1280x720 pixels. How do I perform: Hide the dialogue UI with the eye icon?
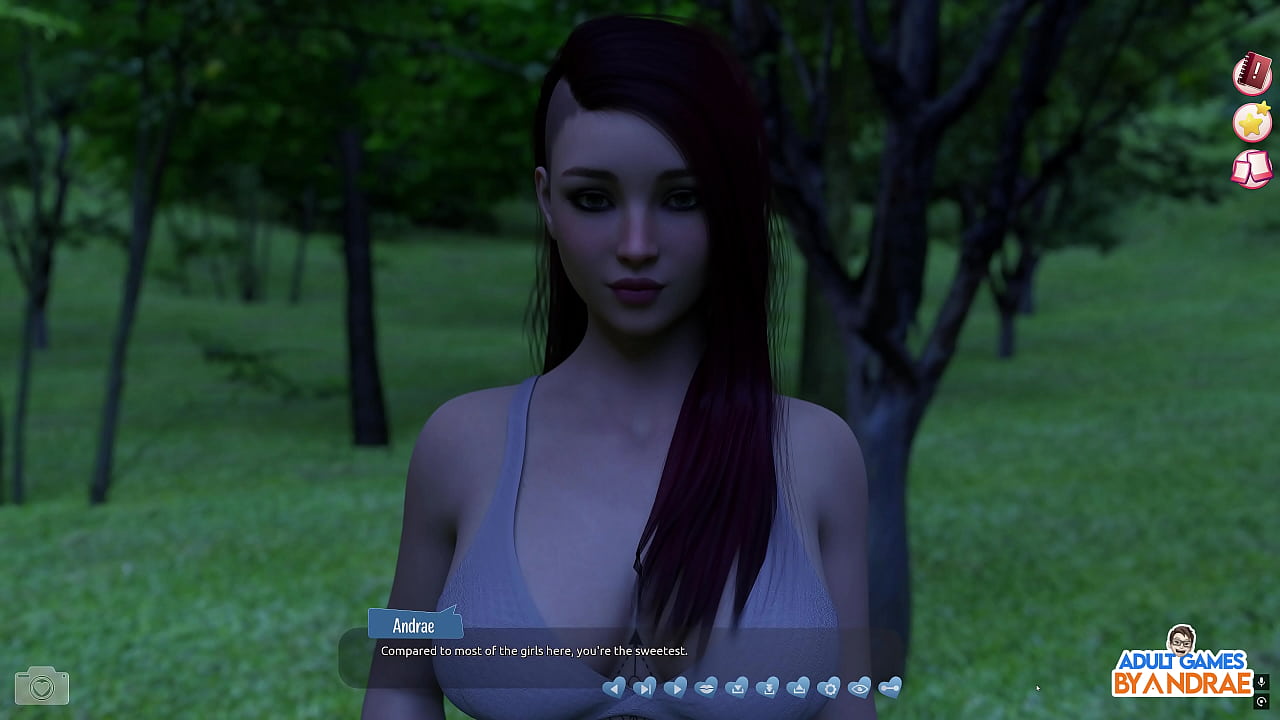tap(860, 688)
